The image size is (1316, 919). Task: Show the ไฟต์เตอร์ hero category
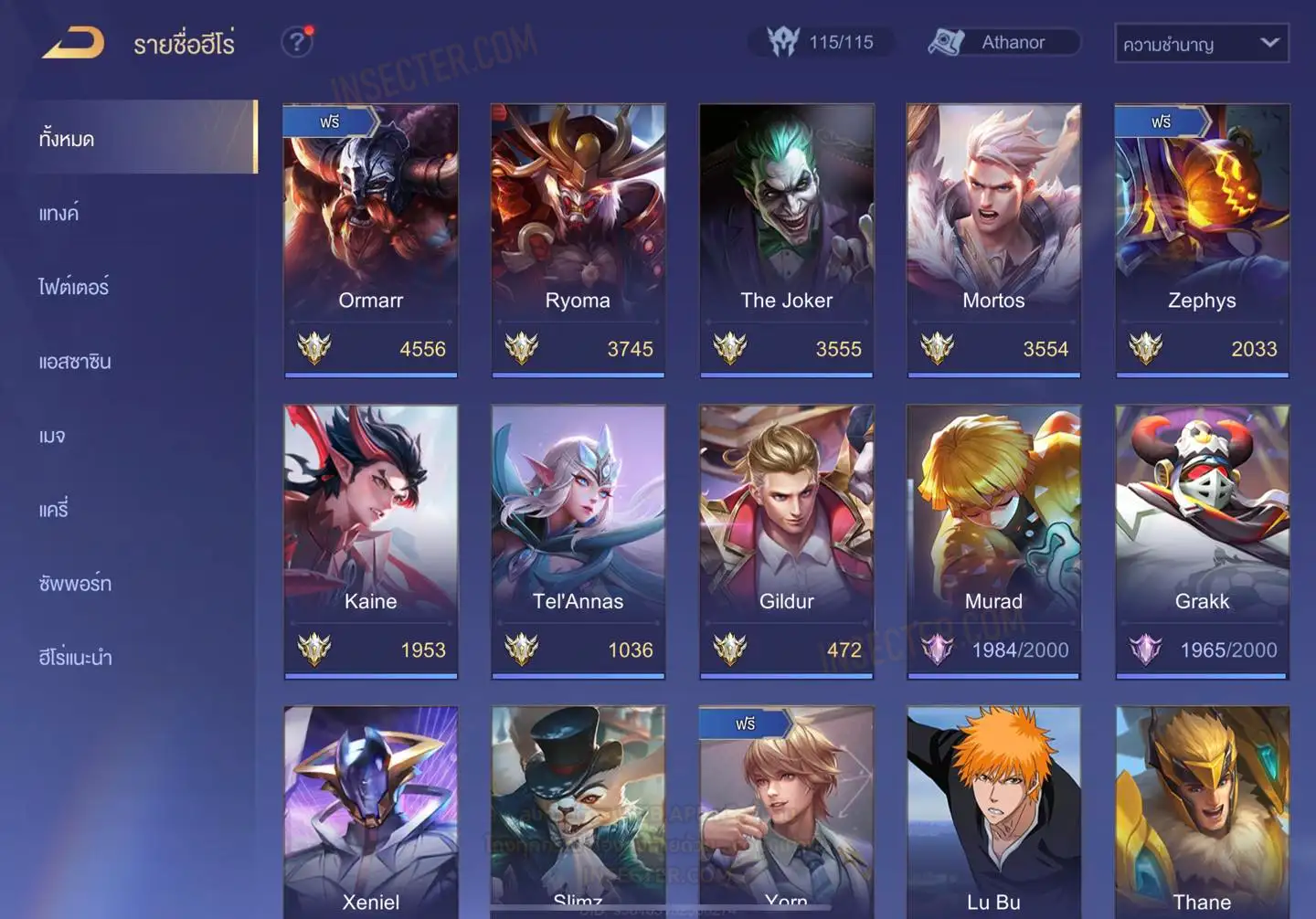click(74, 288)
